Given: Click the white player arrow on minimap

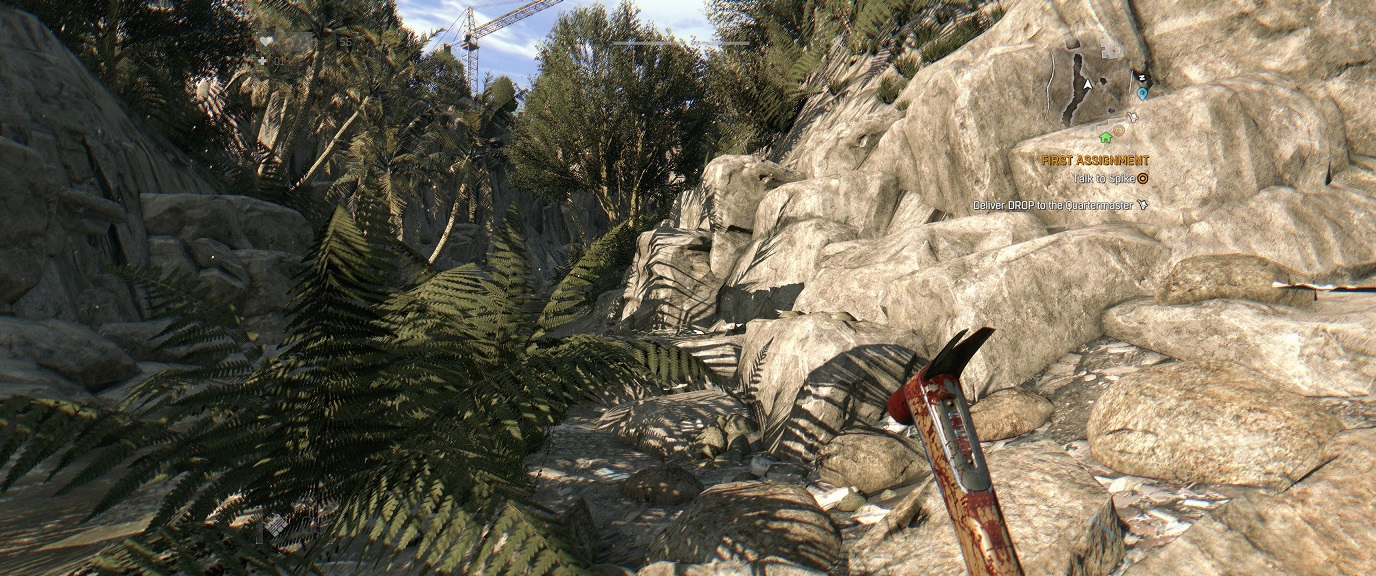Looking at the screenshot, I should click(x=1087, y=86).
